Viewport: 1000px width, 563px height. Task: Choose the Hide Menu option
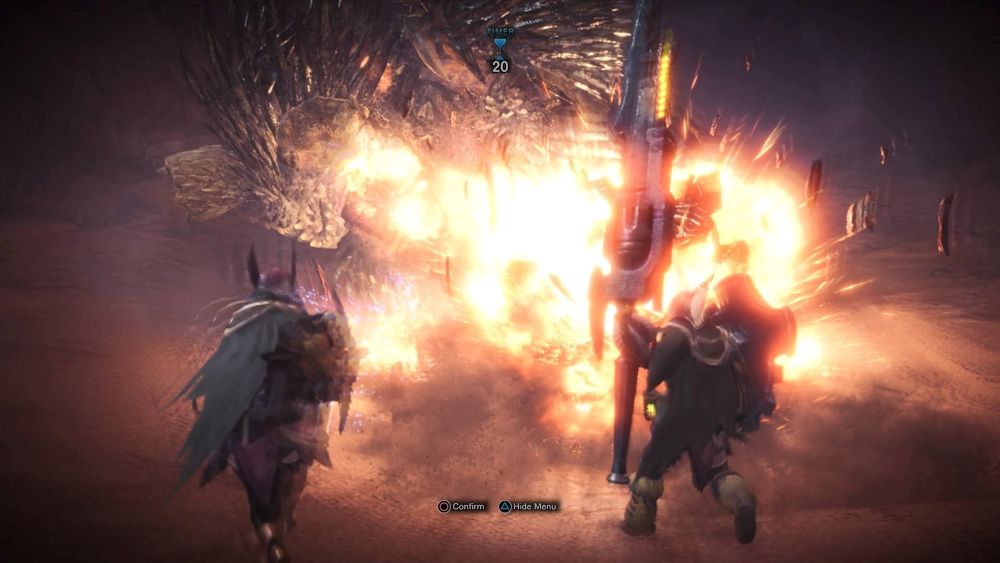click(528, 507)
